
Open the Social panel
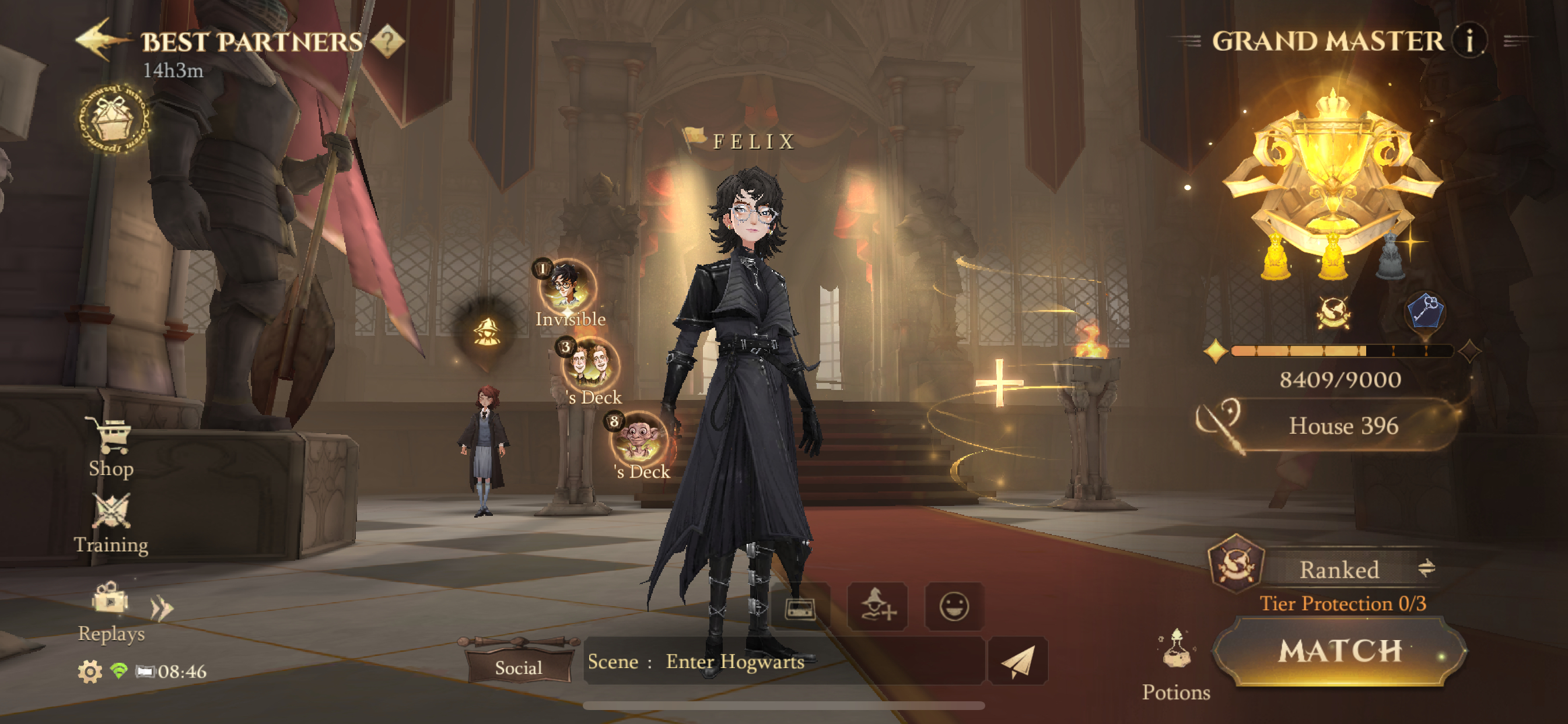[x=518, y=667]
